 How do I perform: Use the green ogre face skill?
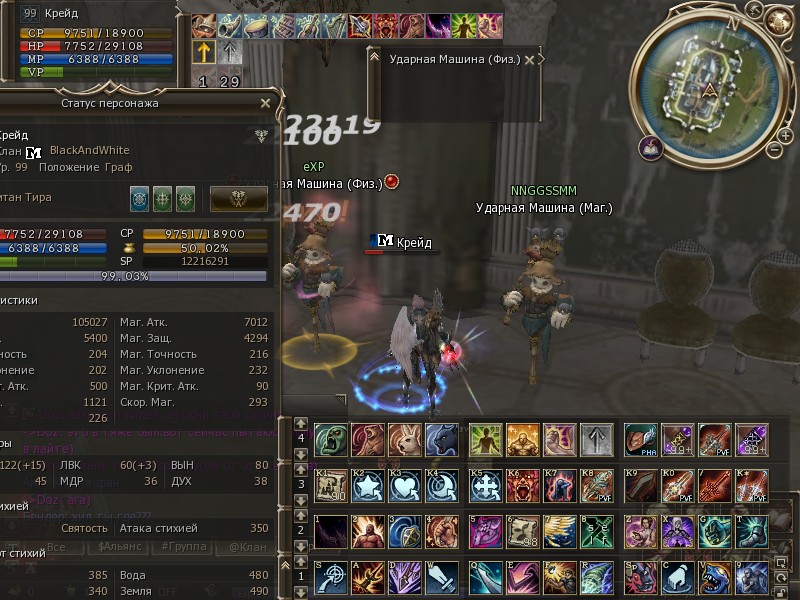(330, 438)
